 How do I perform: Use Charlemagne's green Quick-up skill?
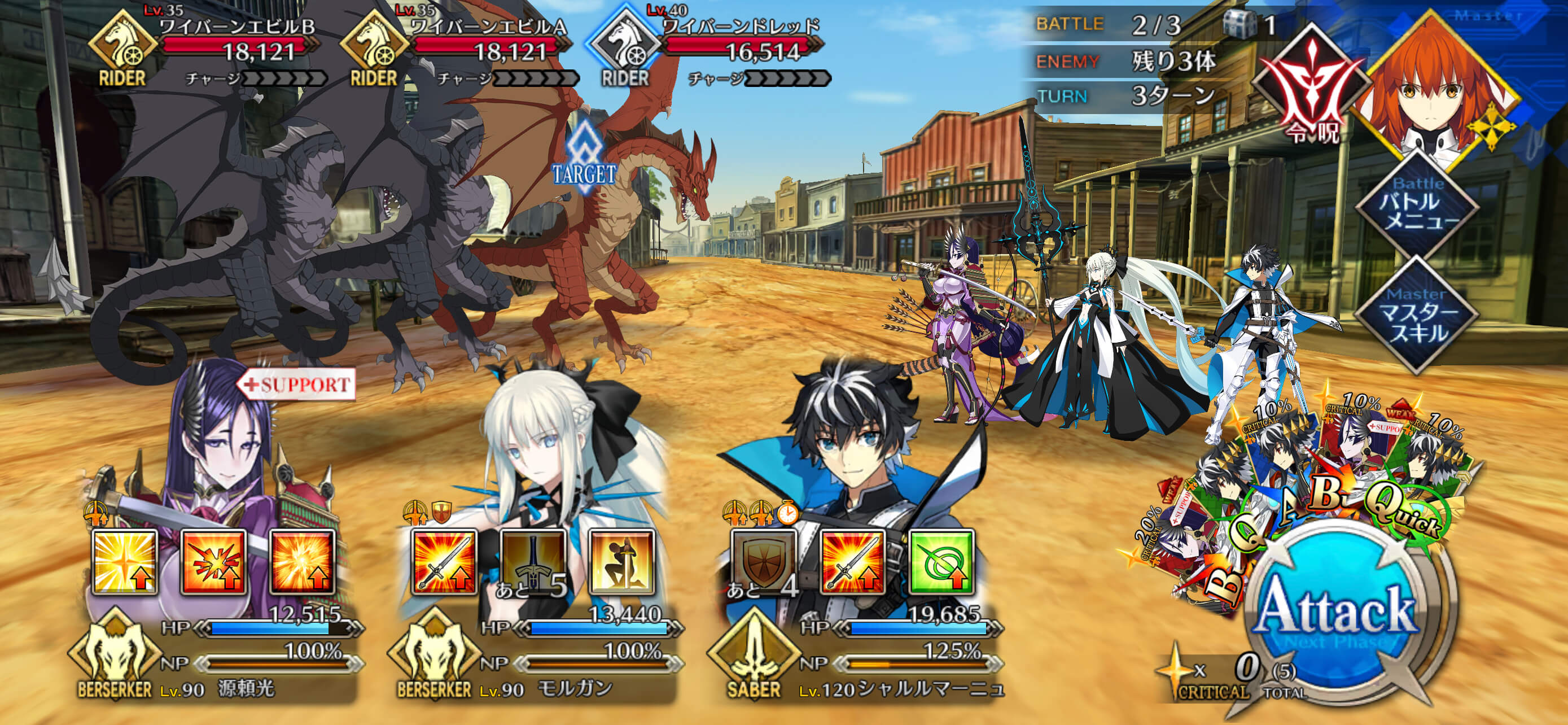tap(941, 562)
